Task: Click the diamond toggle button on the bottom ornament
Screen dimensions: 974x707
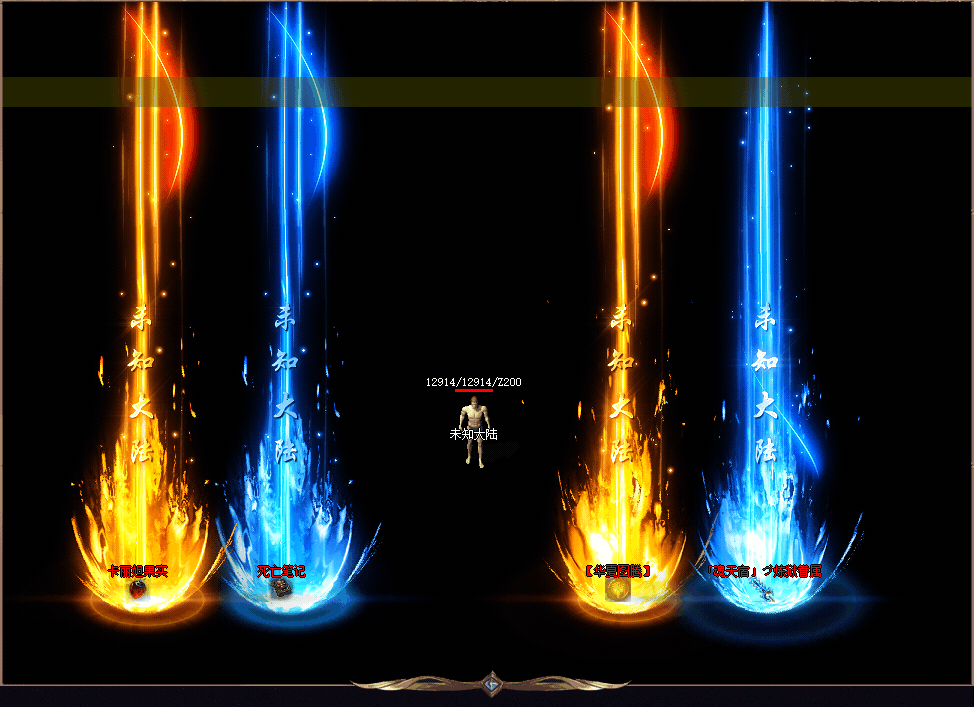Action: point(491,685)
